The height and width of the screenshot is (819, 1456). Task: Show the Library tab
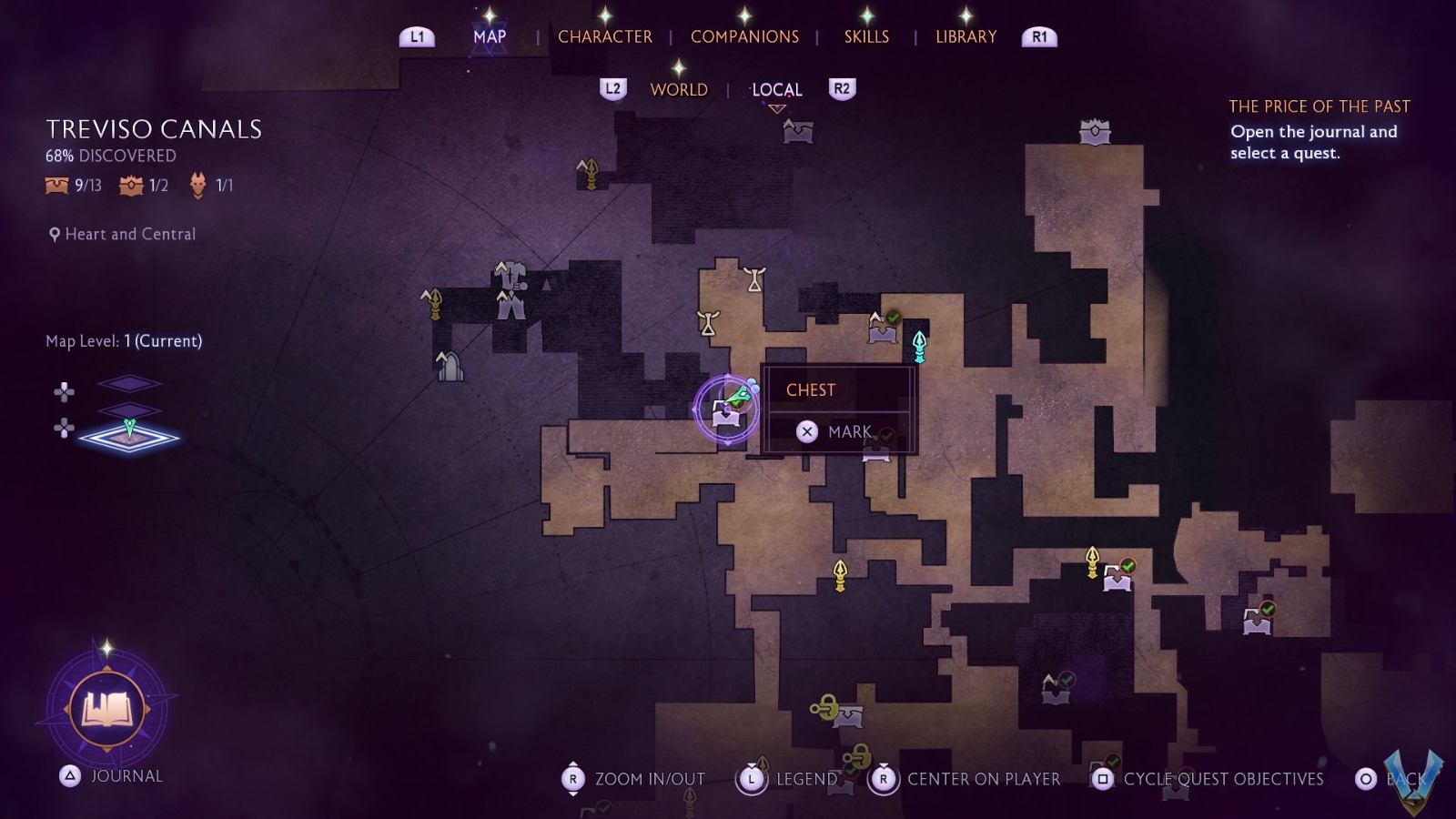(966, 36)
